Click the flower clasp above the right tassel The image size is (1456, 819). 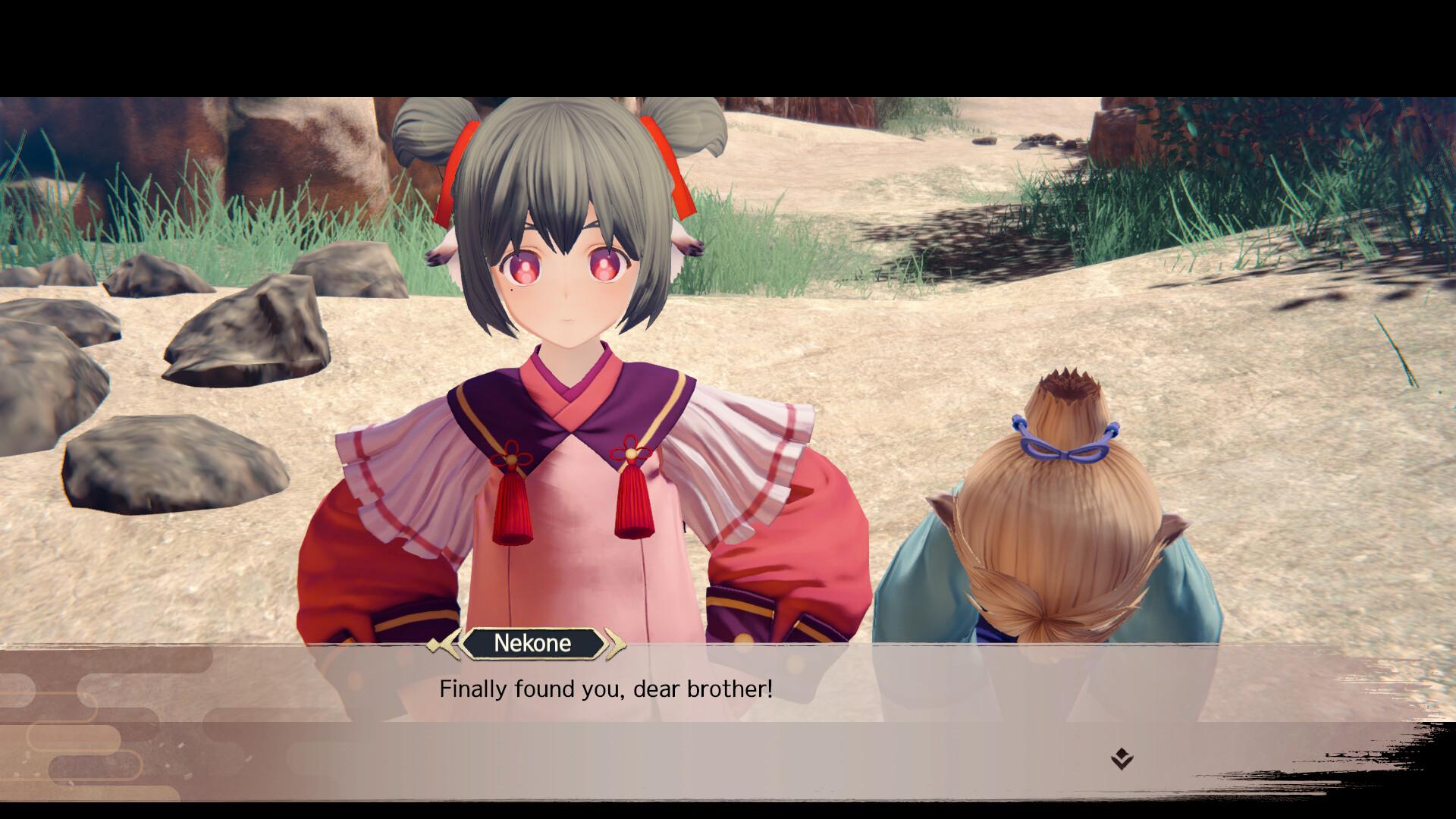click(x=632, y=453)
